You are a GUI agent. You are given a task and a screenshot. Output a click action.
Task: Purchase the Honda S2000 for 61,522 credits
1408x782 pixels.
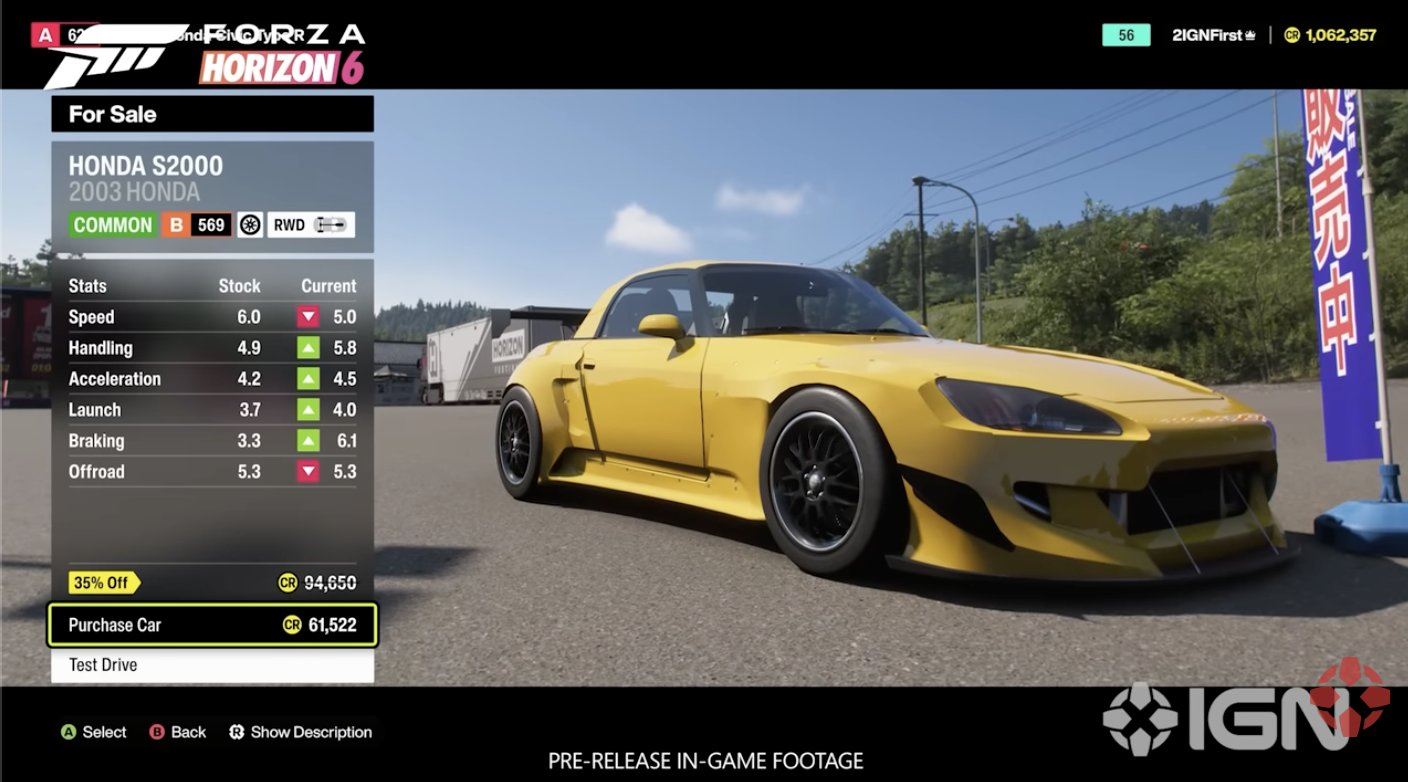(x=212, y=625)
